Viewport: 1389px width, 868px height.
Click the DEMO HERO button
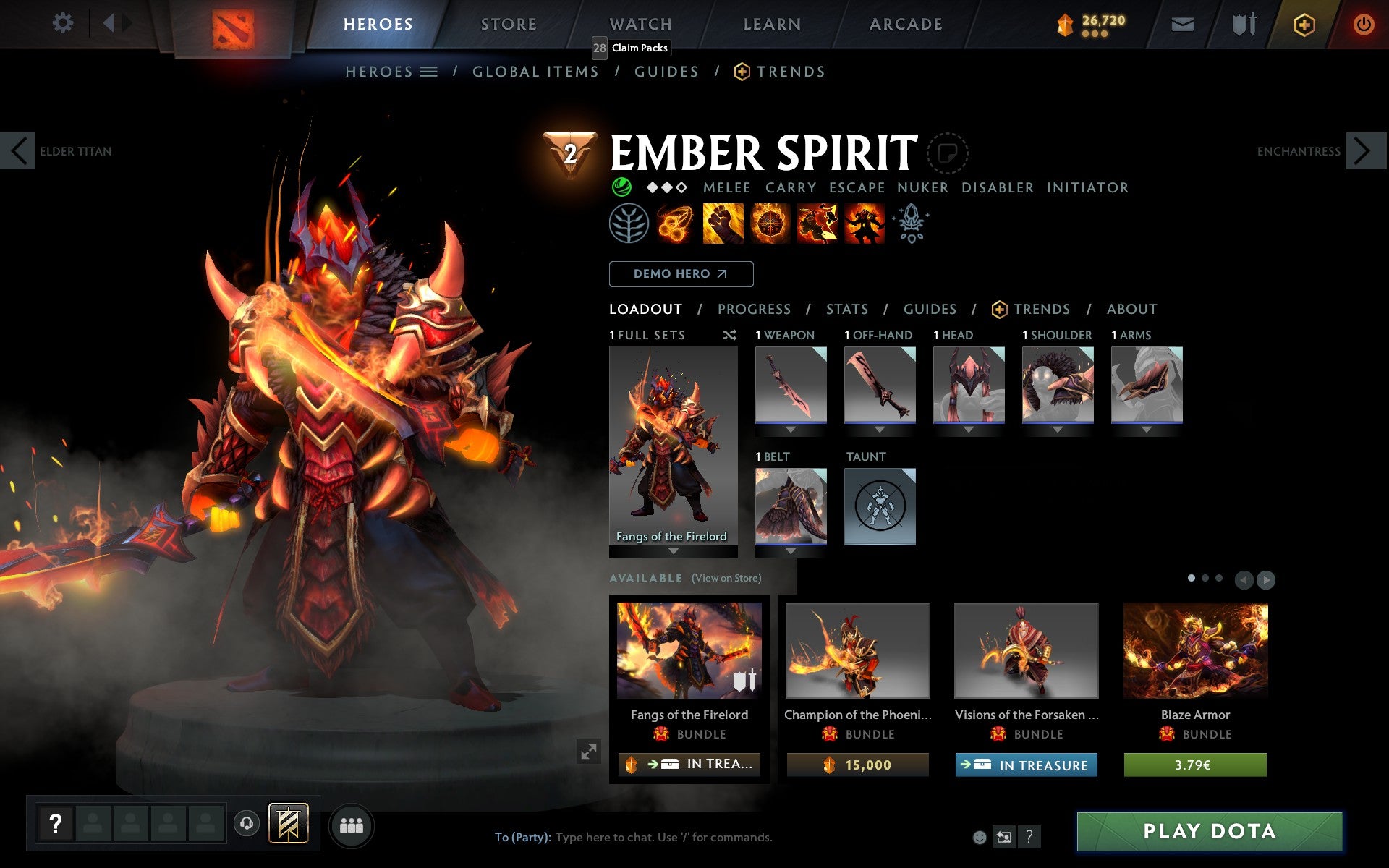pyautogui.click(x=681, y=274)
